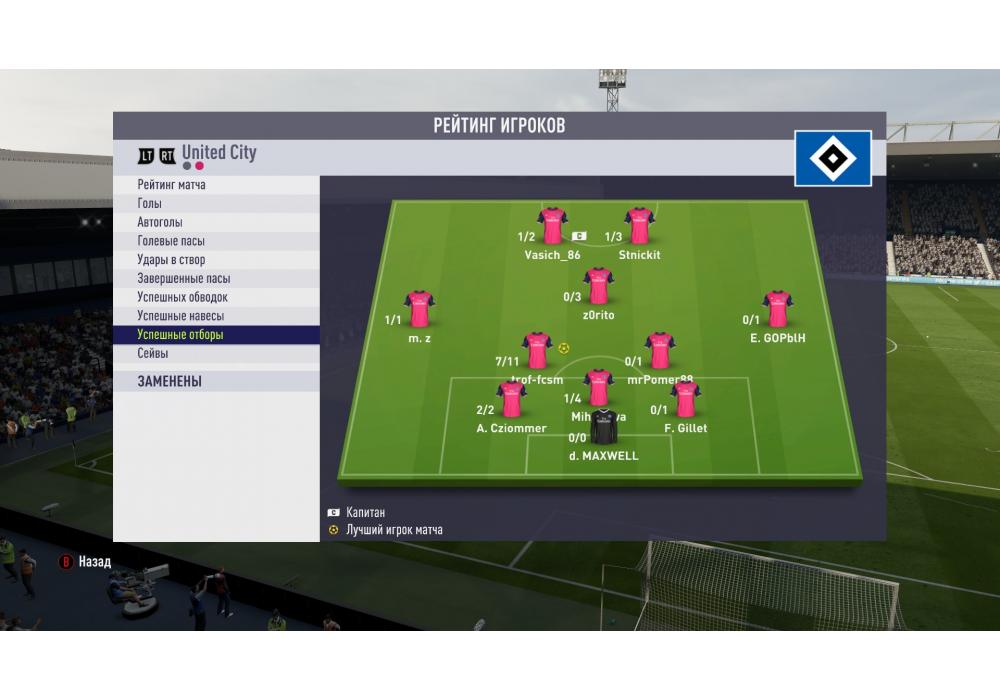Show Голевые пасы statistics
The height and width of the screenshot is (700, 1000).
[x=171, y=241]
